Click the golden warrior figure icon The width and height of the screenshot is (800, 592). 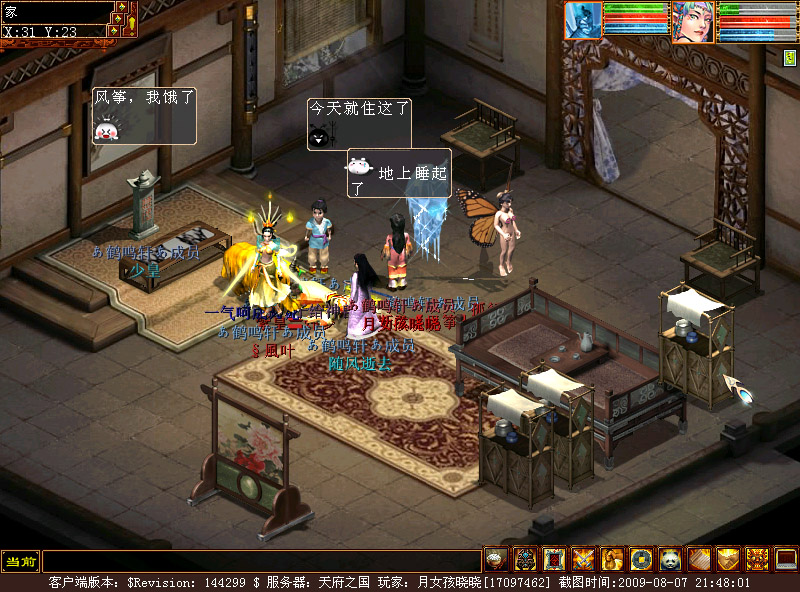(612, 559)
